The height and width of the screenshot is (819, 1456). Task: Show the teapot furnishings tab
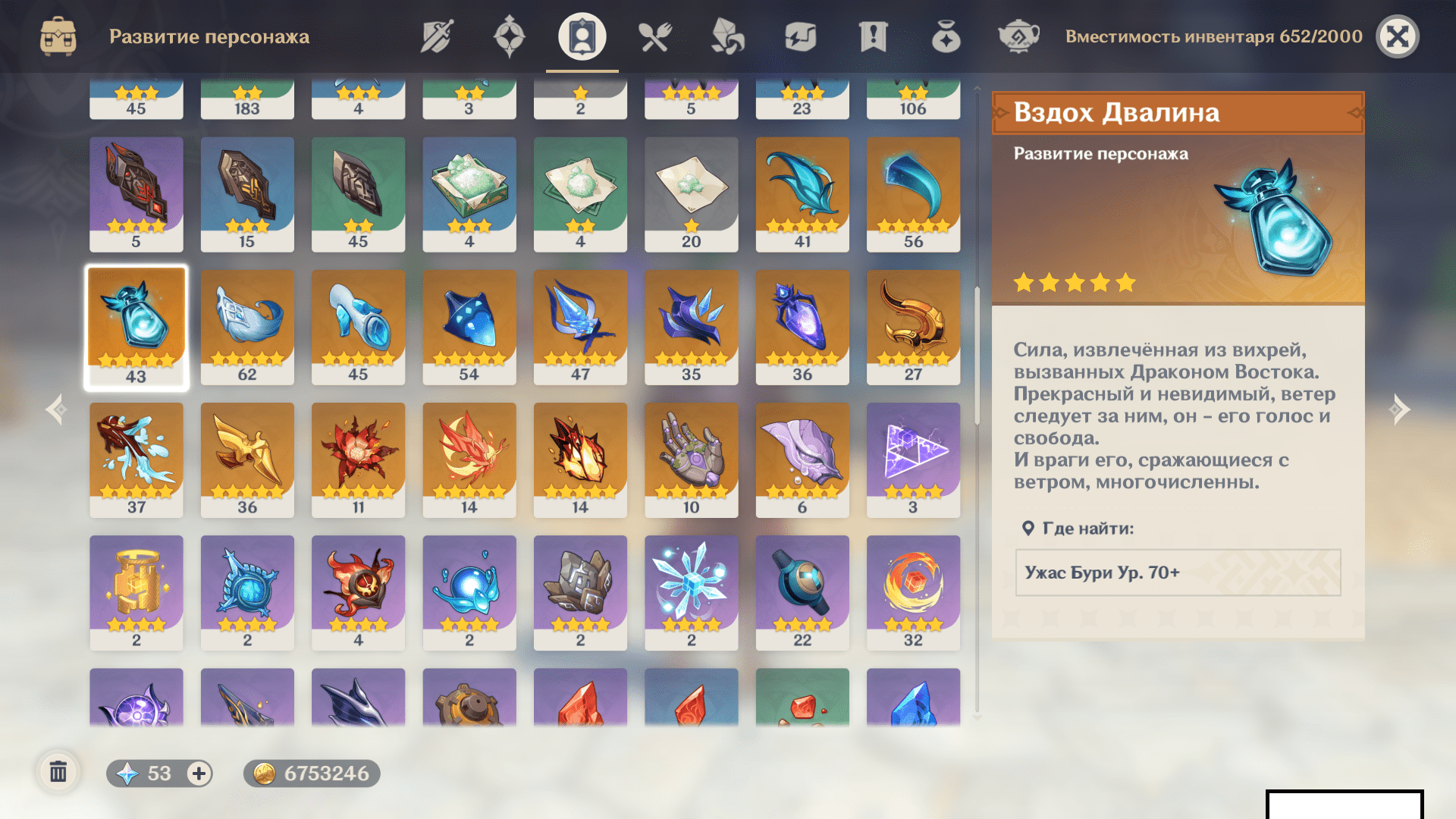click(x=1018, y=36)
